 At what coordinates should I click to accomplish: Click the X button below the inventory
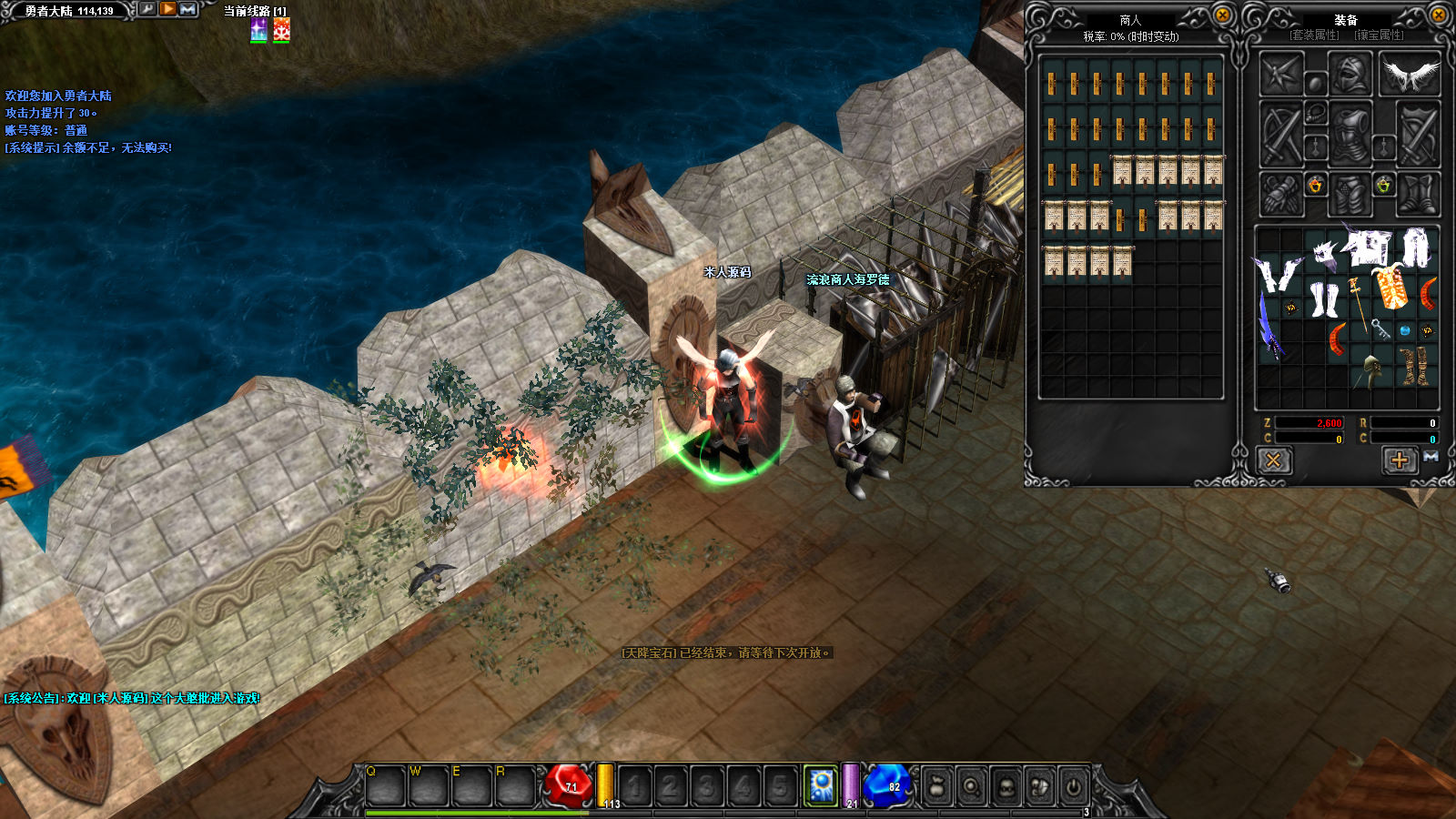point(1273,460)
